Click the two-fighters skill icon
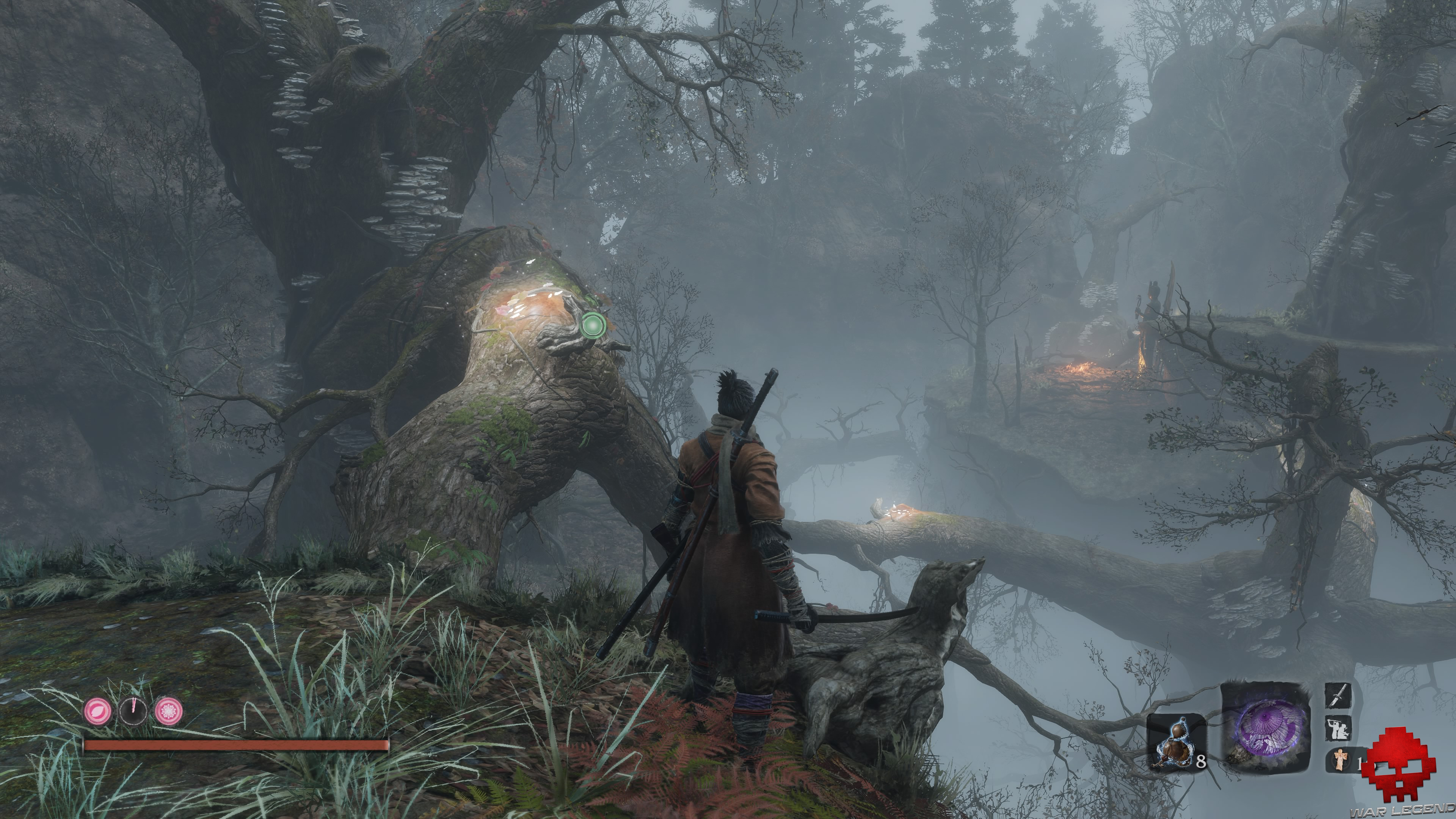The image size is (1456, 819). [1337, 728]
